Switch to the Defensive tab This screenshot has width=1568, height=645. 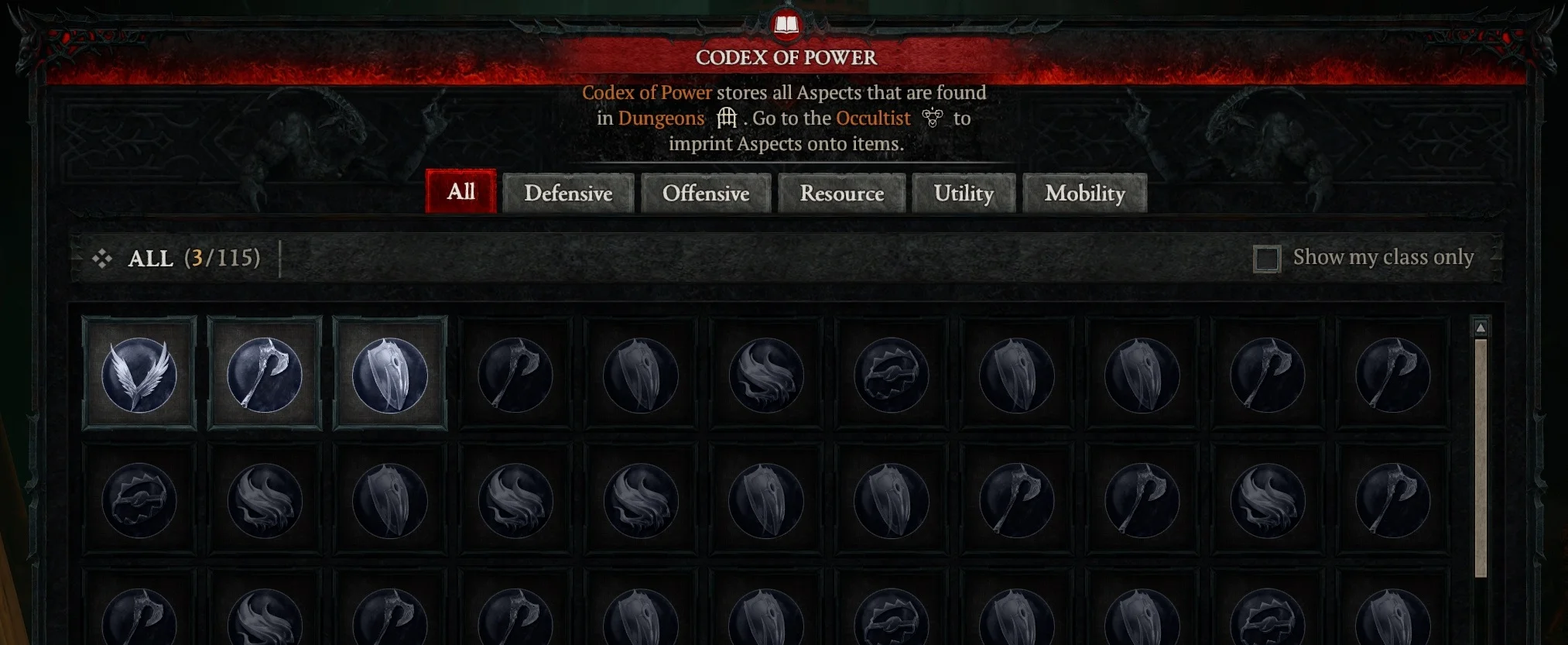(569, 194)
